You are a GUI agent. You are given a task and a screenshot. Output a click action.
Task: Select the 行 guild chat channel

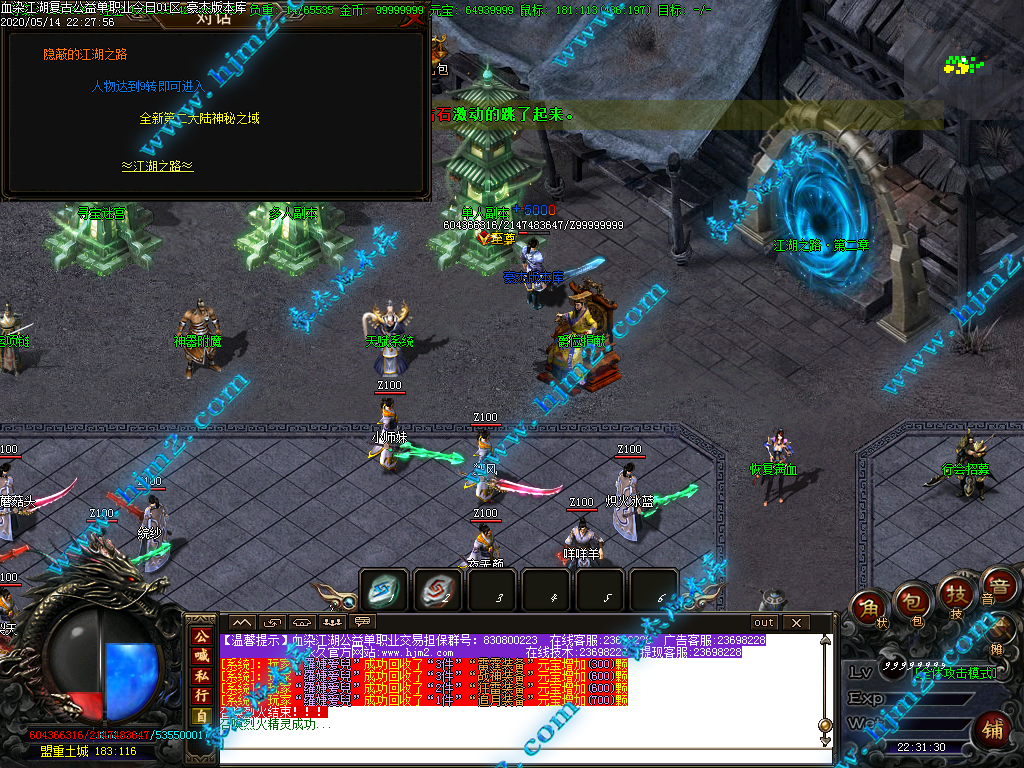(x=201, y=695)
